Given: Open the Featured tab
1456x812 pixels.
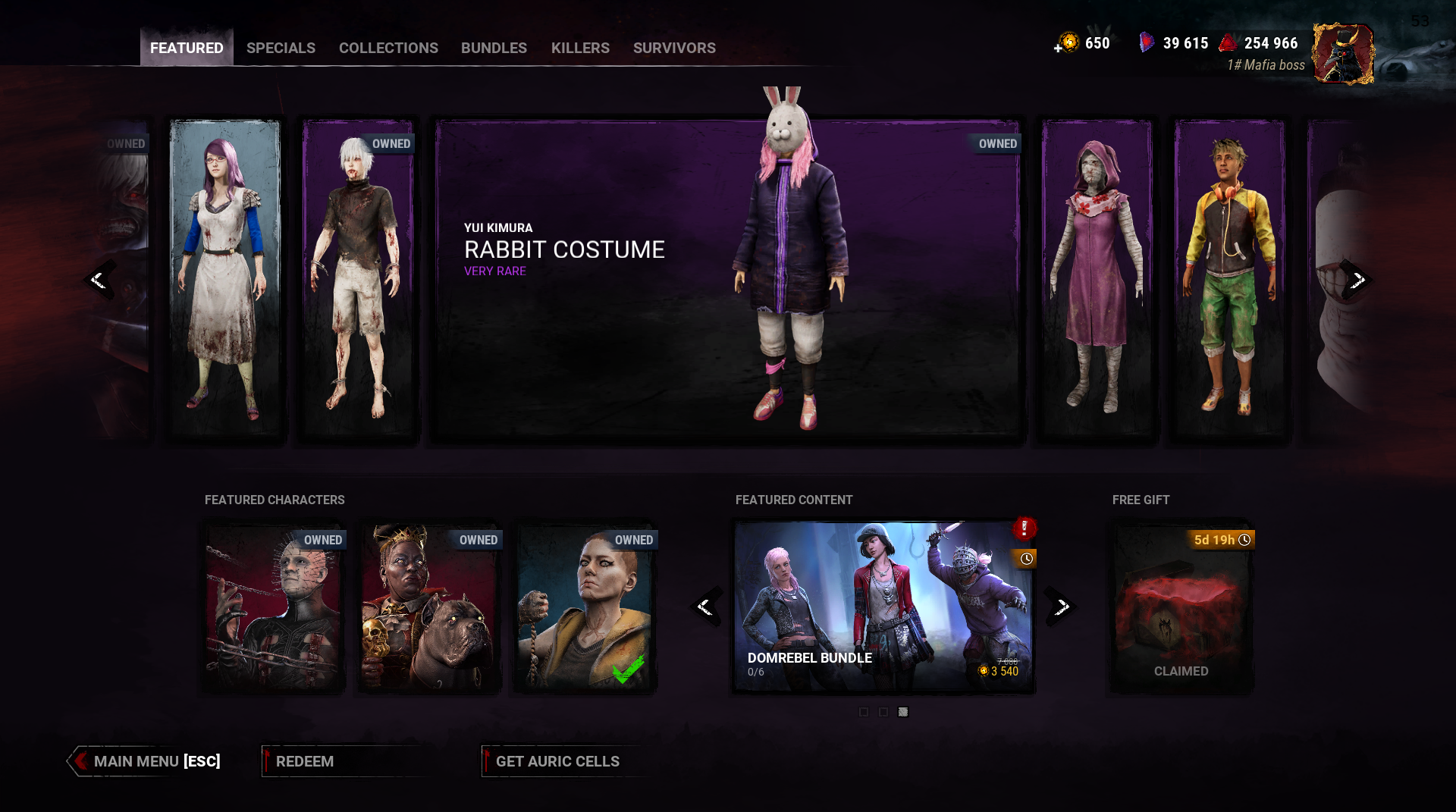Looking at the screenshot, I should point(187,48).
